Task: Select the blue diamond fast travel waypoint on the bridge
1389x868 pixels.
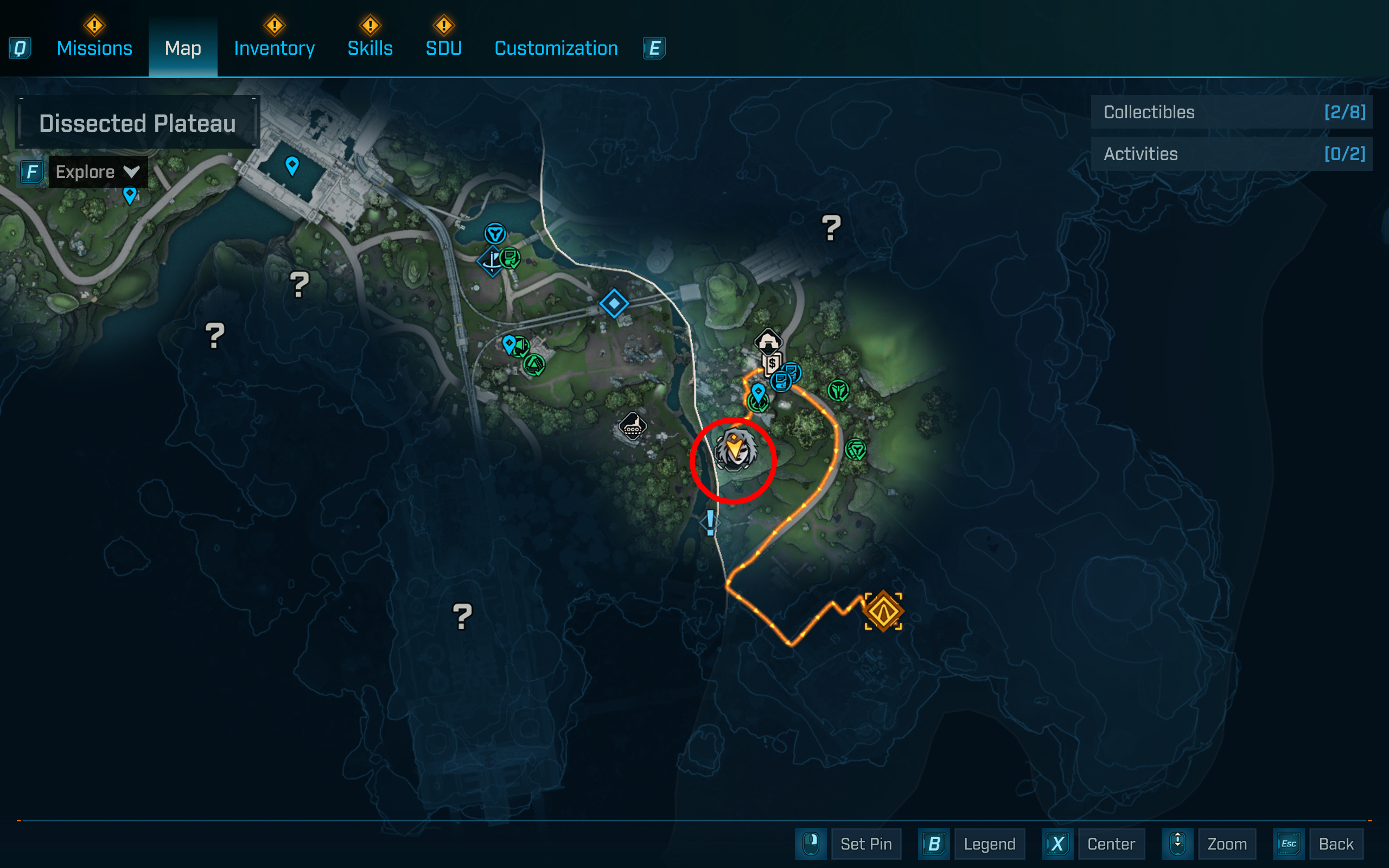Action: [x=615, y=305]
